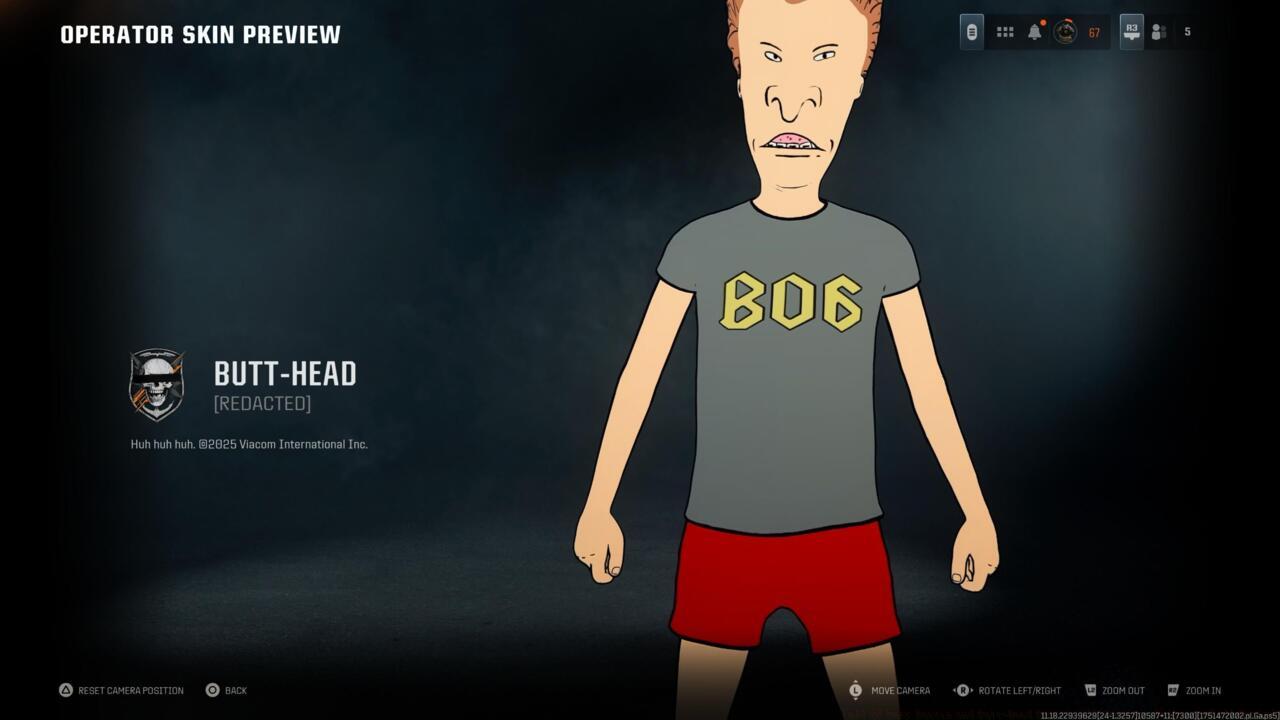Click the Reset Camera Position circle icon
The width and height of the screenshot is (1280, 720).
click(x=66, y=690)
